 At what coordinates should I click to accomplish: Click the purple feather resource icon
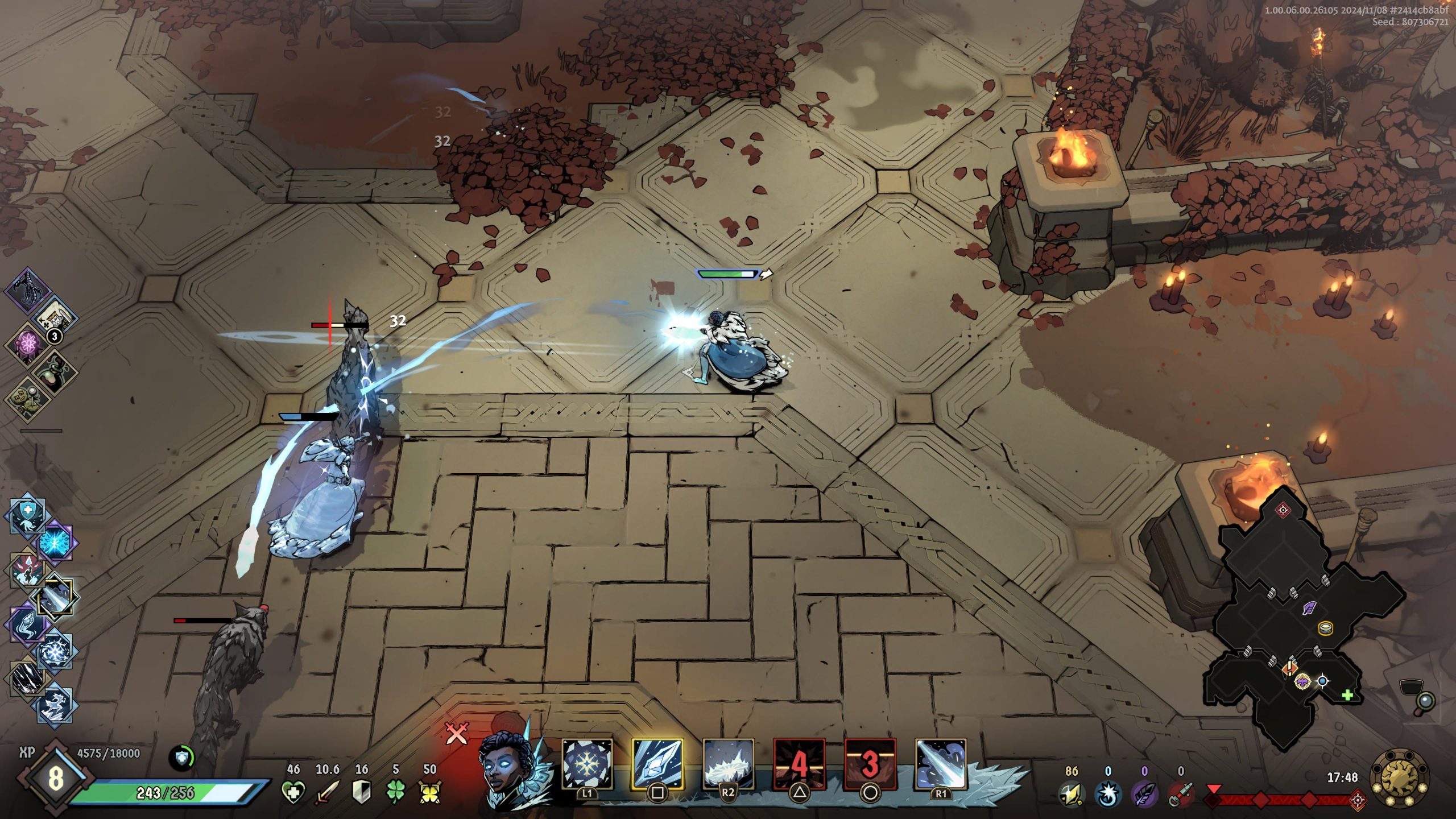1144,794
